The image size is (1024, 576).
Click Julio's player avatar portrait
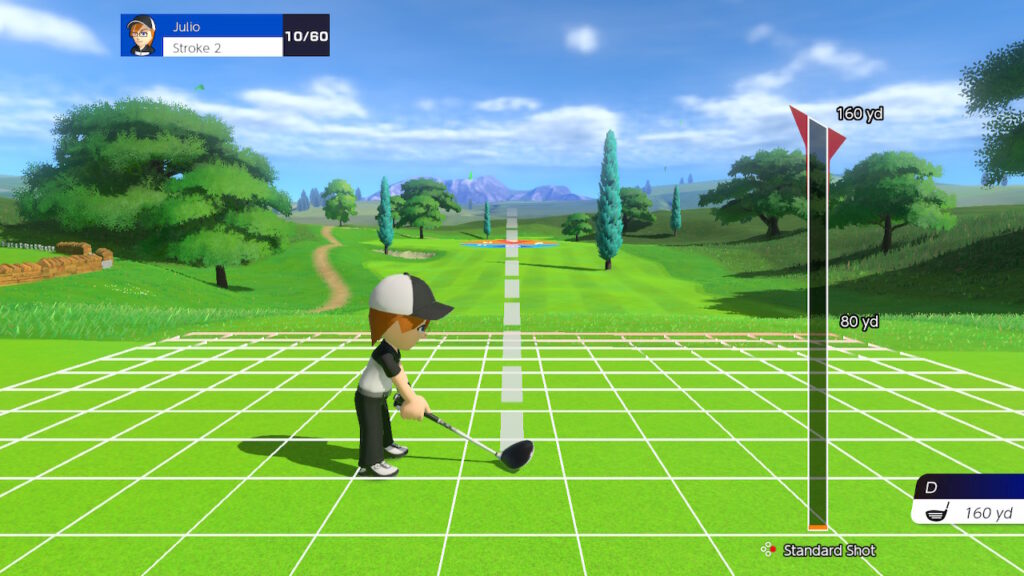click(141, 35)
